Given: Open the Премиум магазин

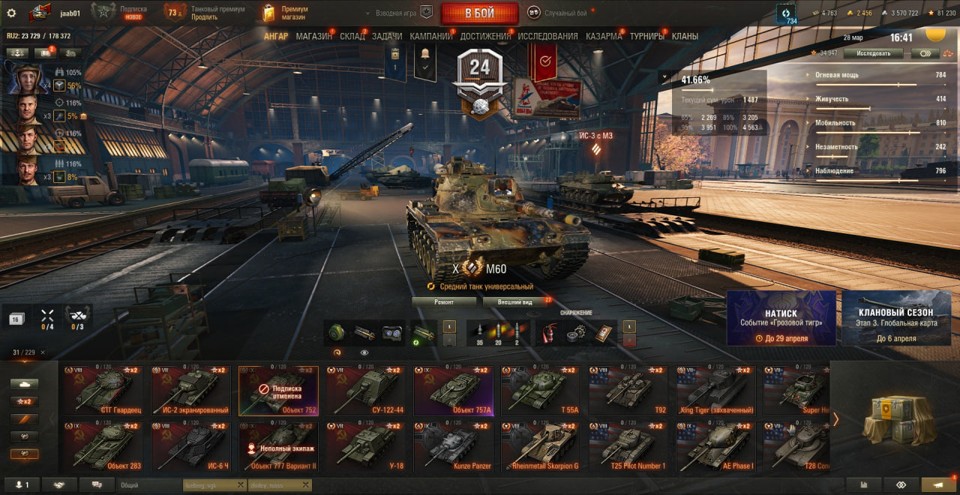Looking at the screenshot, I should pyautogui.click(x=289, y=13).
